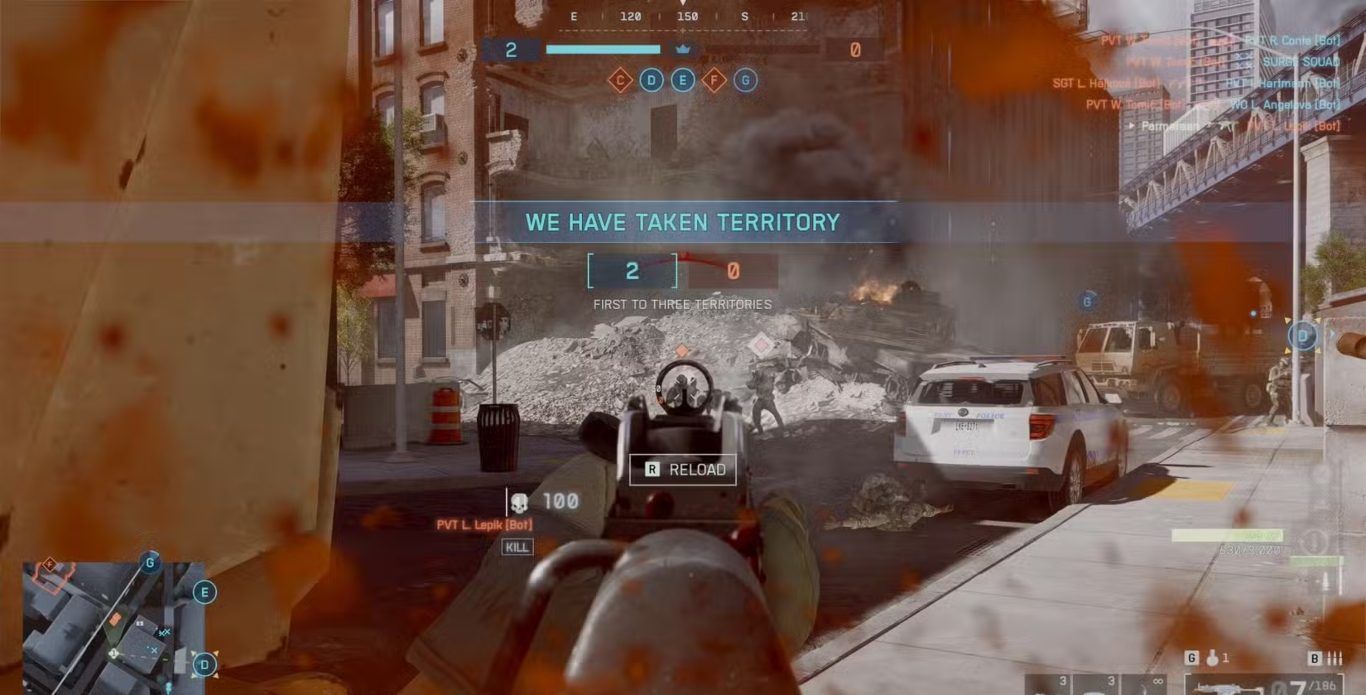Image resolution: width=1366 pixels, height=695 pixels.
Task: Click the G marker on the minimap
Action: [151, 563]
